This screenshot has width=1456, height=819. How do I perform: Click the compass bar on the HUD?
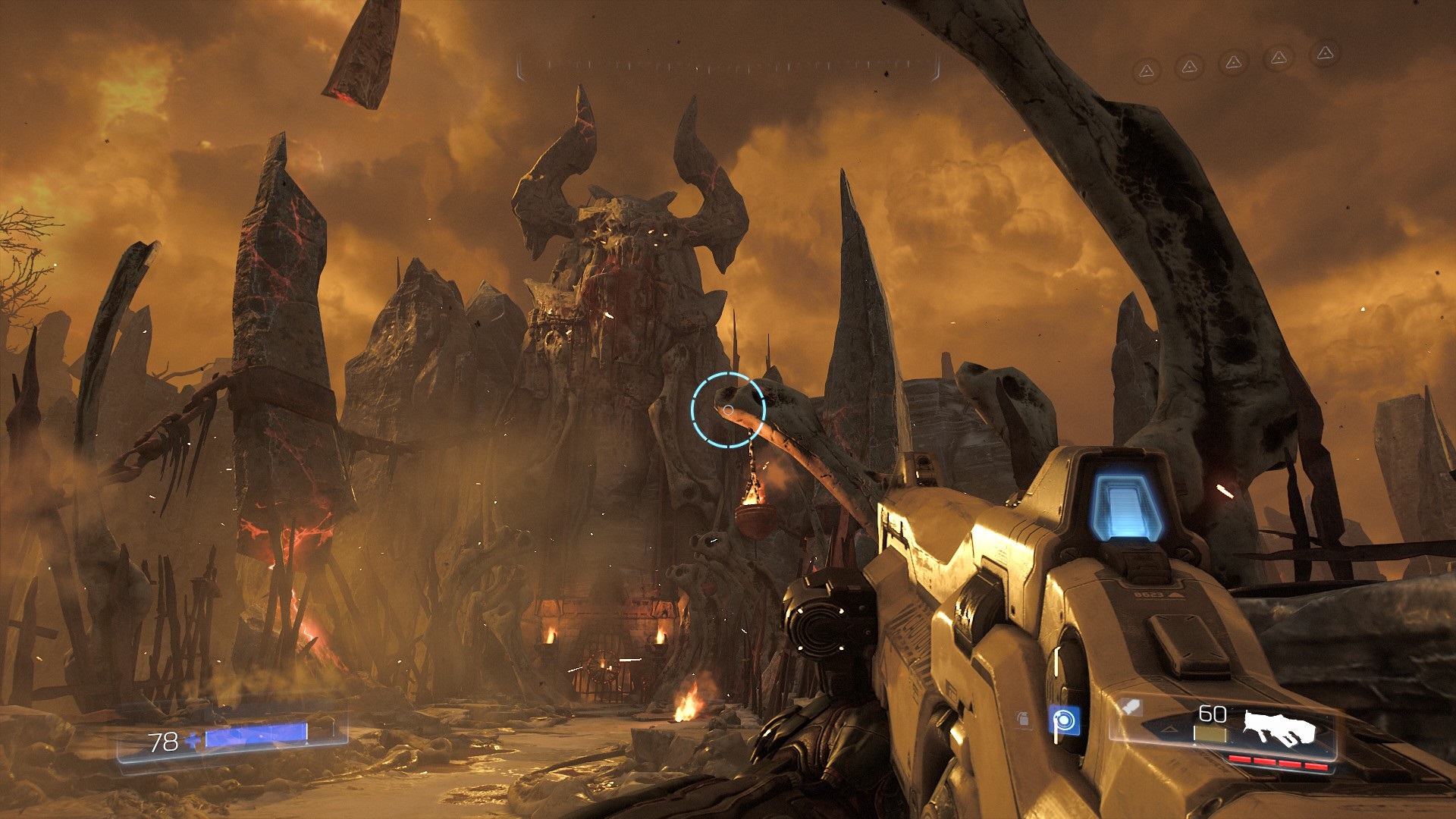728,67
